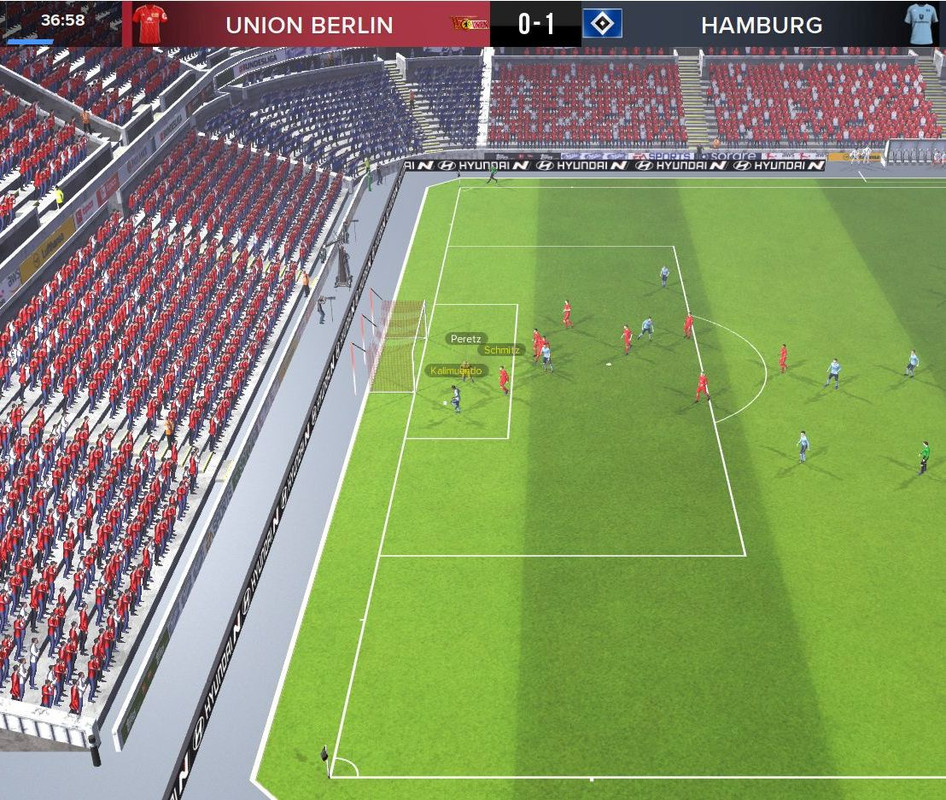Click the Union Berlin team name
This screenshot has height=800, width=946.
coord(309,25)
